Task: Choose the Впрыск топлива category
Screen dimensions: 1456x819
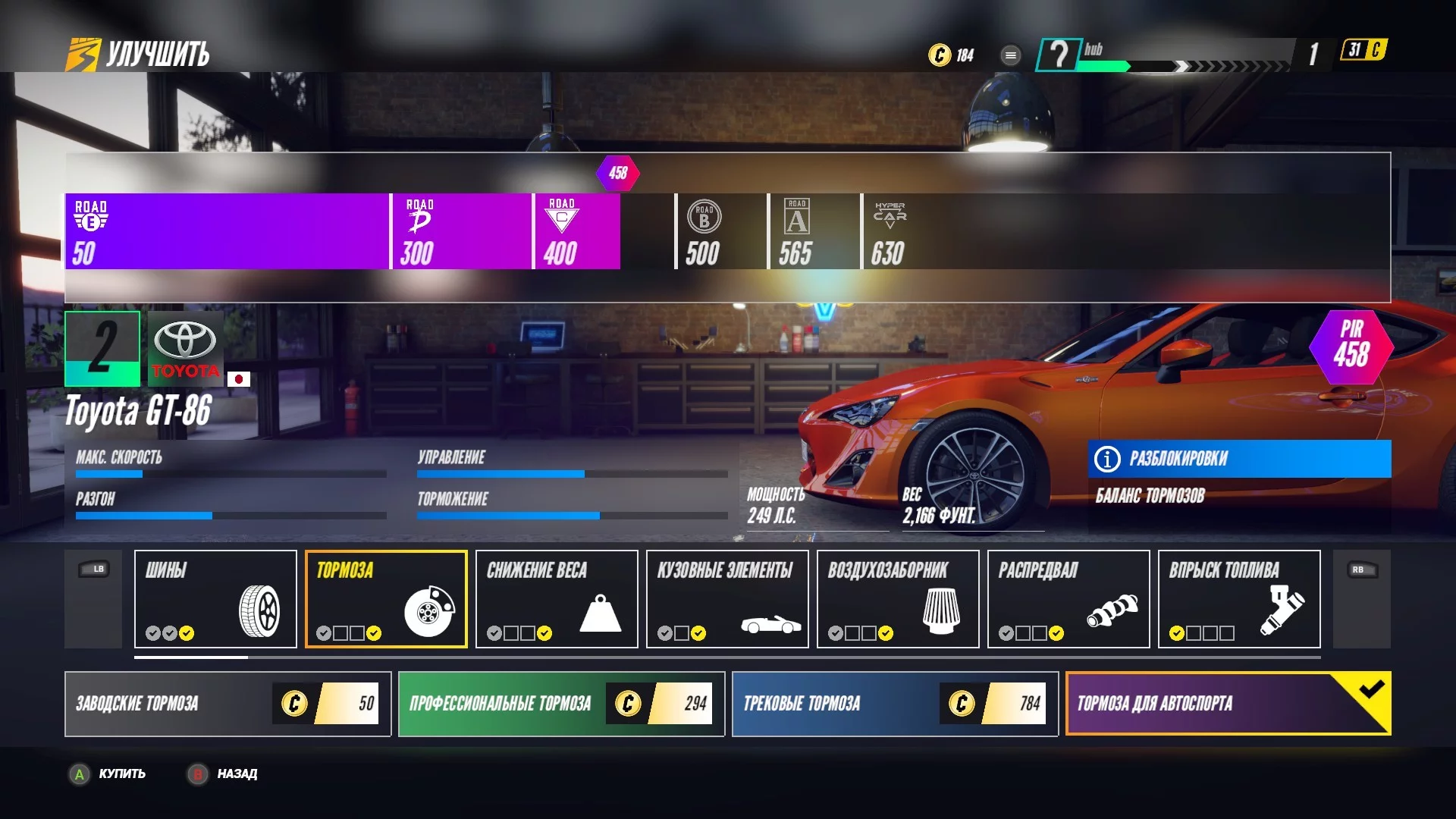Action: coord(1239,599)
